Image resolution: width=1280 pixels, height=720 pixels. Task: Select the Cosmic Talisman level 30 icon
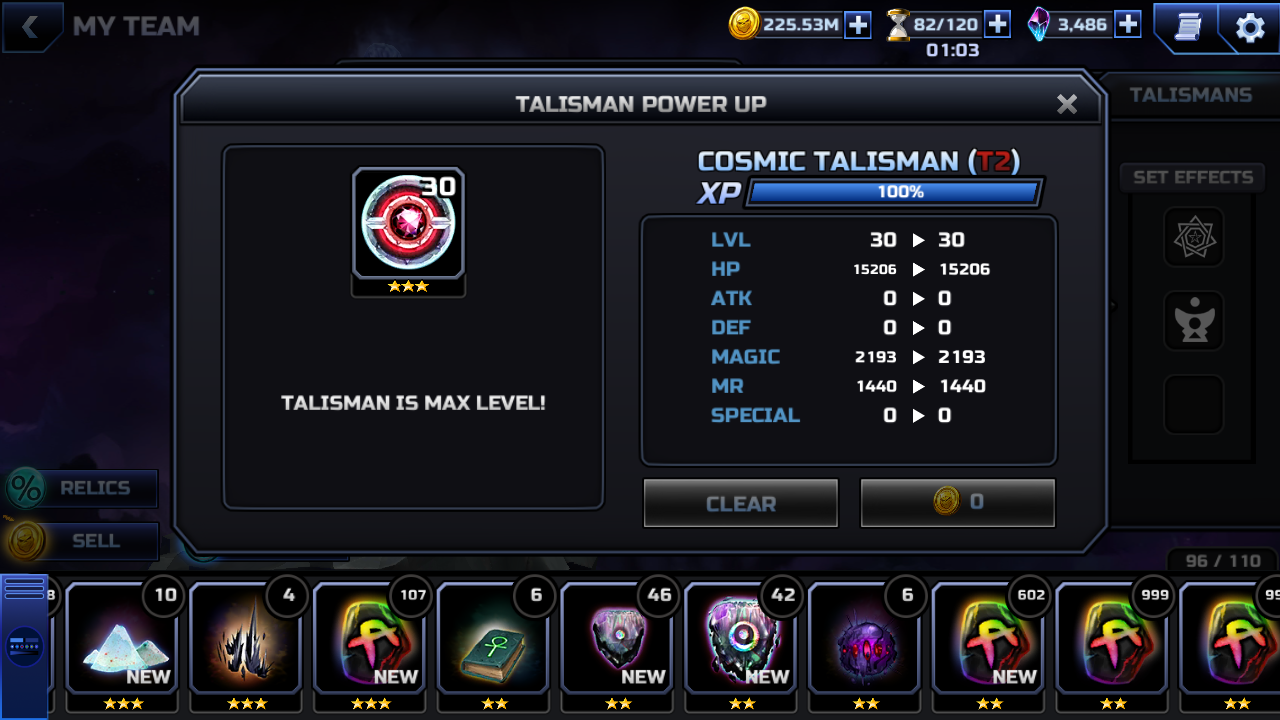(408, 224)
